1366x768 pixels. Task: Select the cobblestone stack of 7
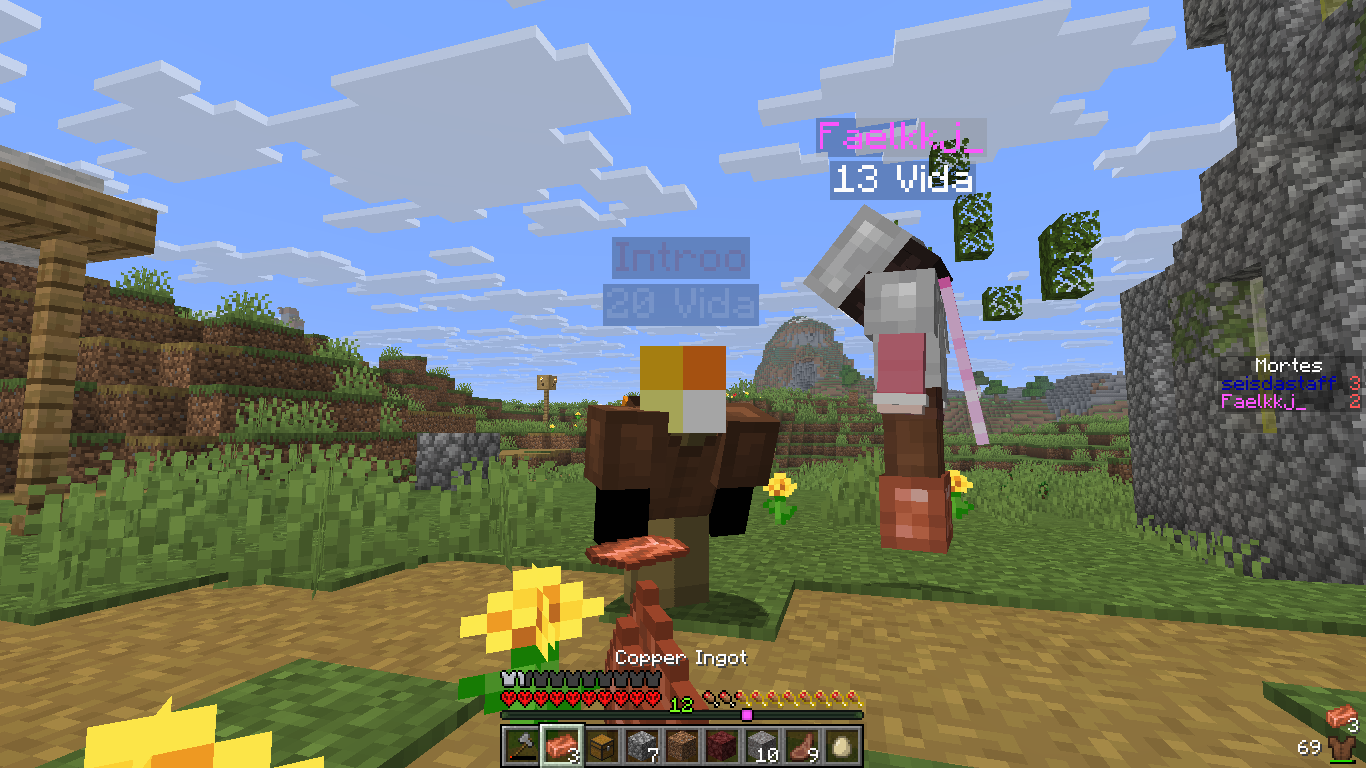[641, 746]
